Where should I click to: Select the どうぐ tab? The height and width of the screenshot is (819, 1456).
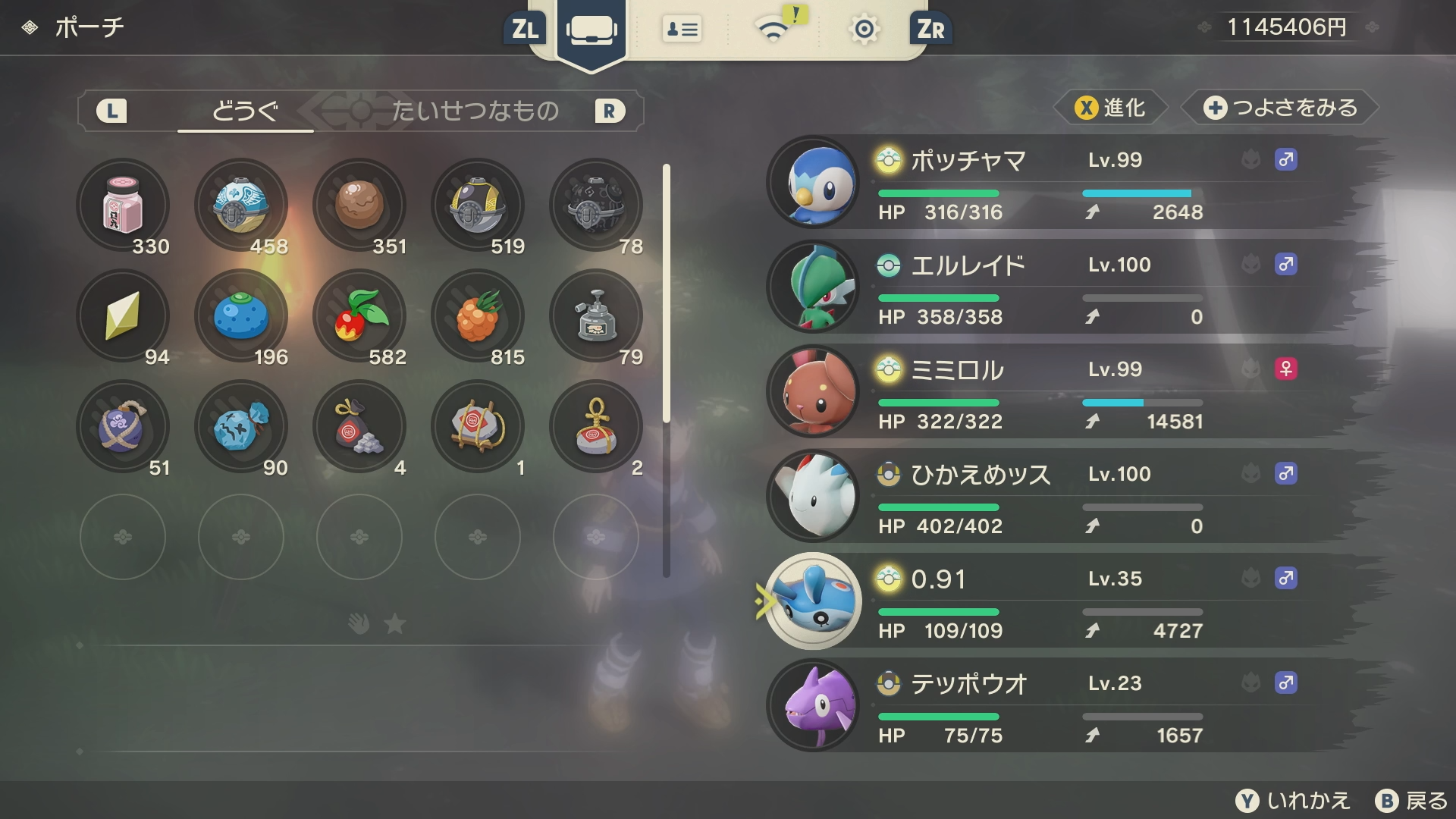pos(245,111)
